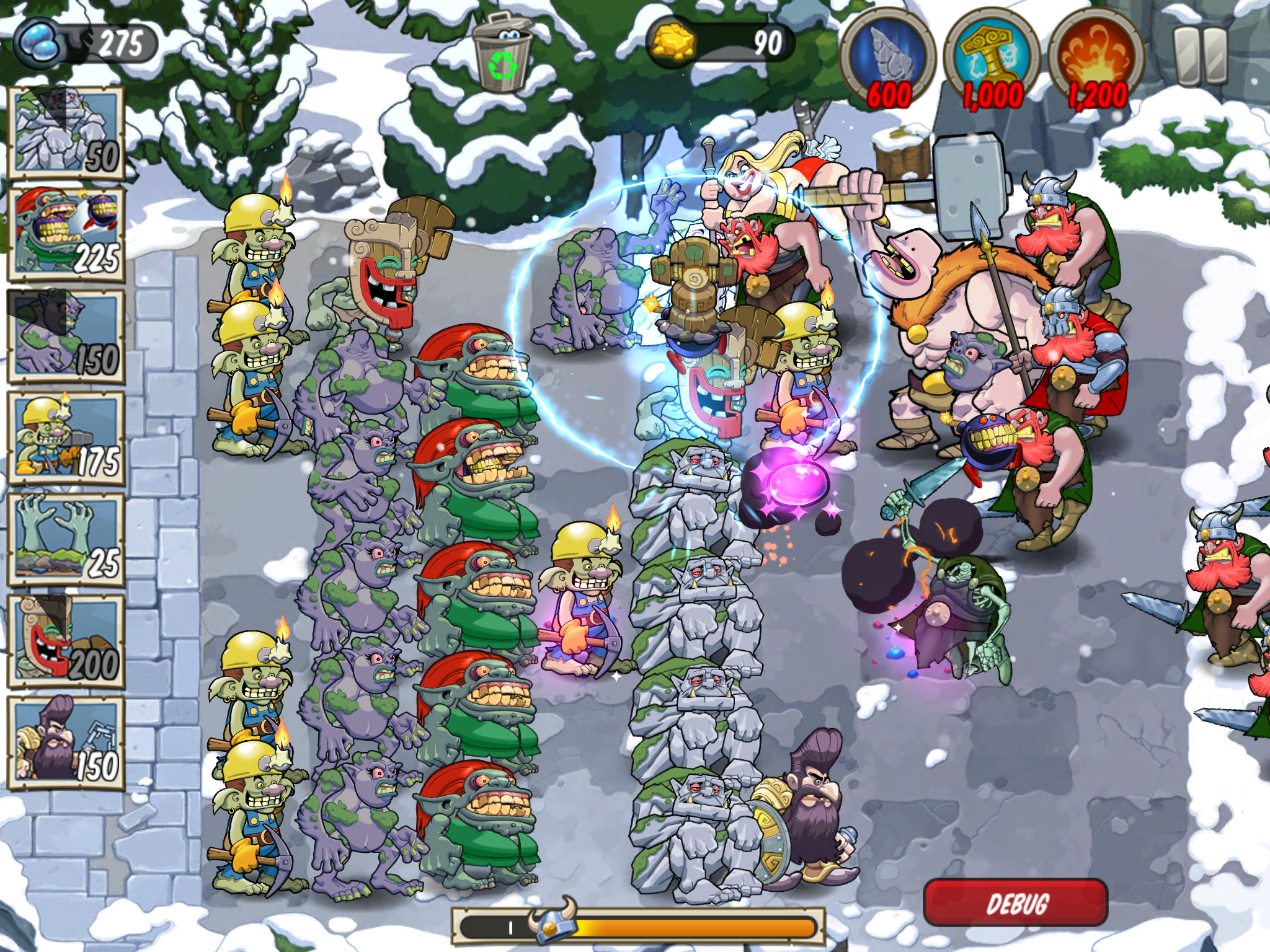Choose the zombie hands card costing 25

pyautogui.click(x=66, y=539)
